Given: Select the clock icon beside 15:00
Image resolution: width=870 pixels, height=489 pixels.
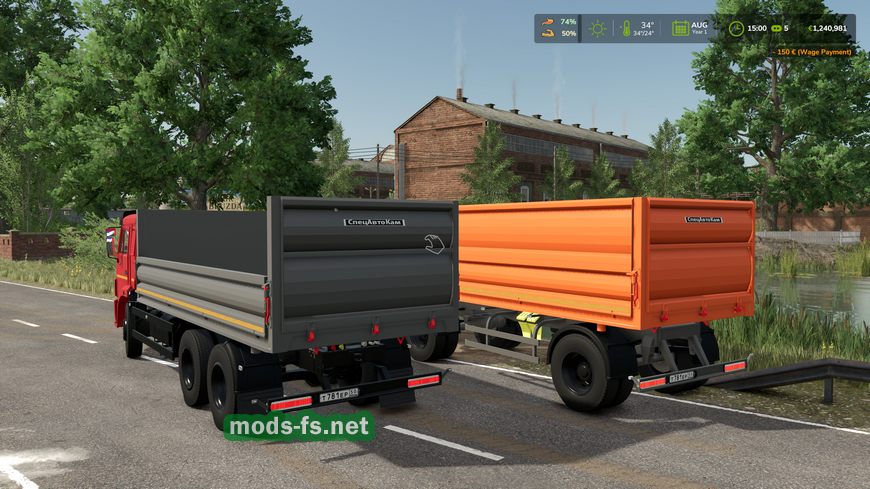Looking at the screenshot, I should click(x=736, y=29).
